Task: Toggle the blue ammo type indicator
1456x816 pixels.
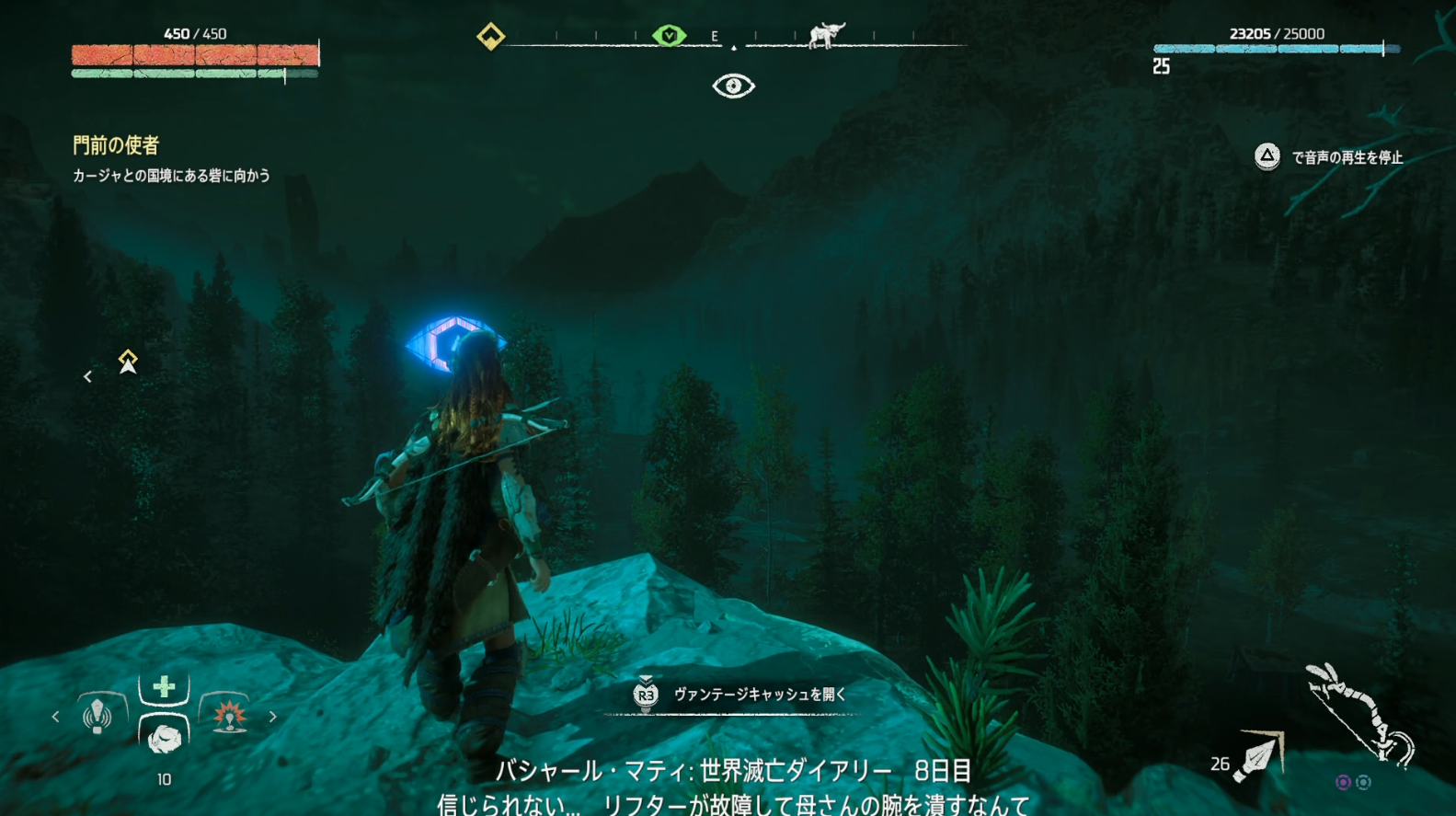Action: point(1364,782)
